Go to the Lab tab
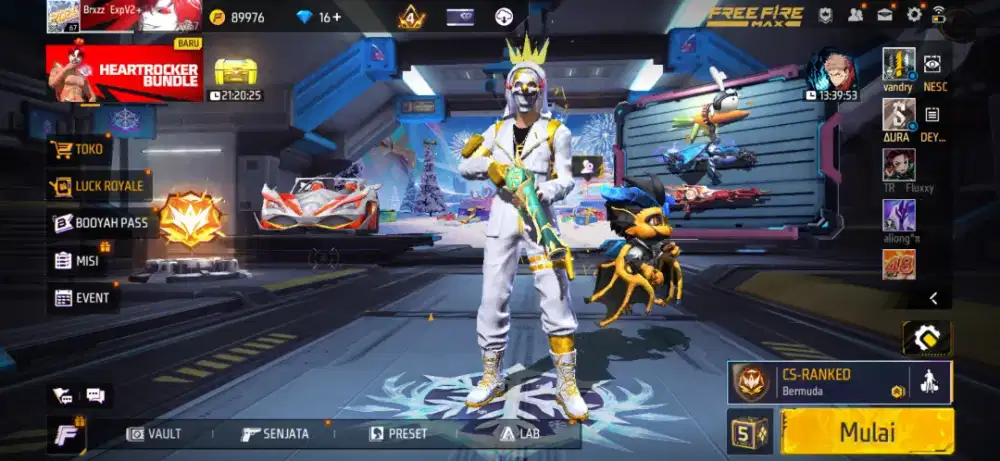Screen dimensions: 1000x461 coord(520,434)
